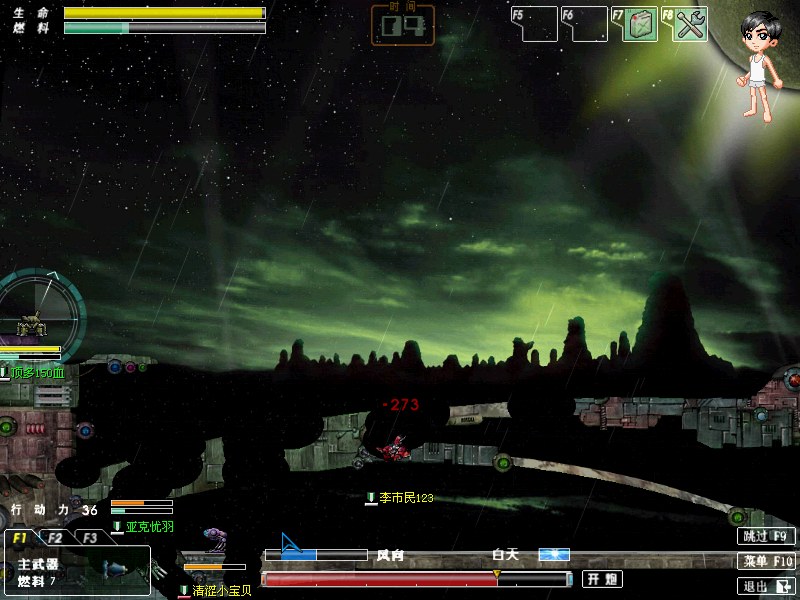Use the fuel canister item in F7 slot
This screenshot has width=800, height=600.
point(640,25)
